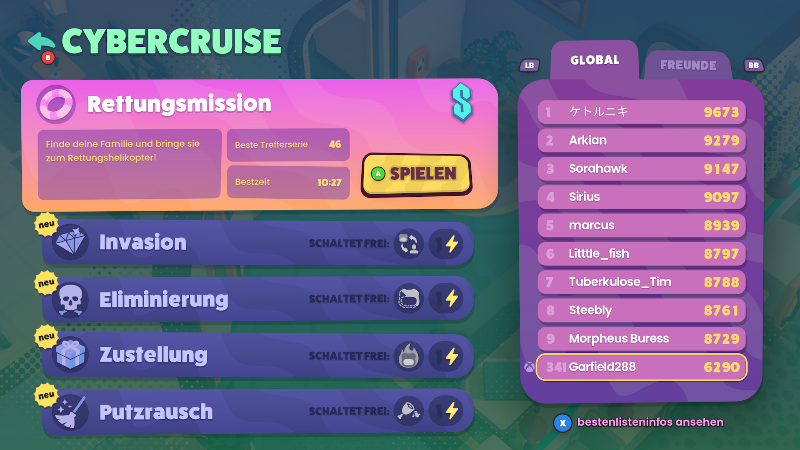Select Sorahawk's leaderboard entry

(x=642, y=169)
